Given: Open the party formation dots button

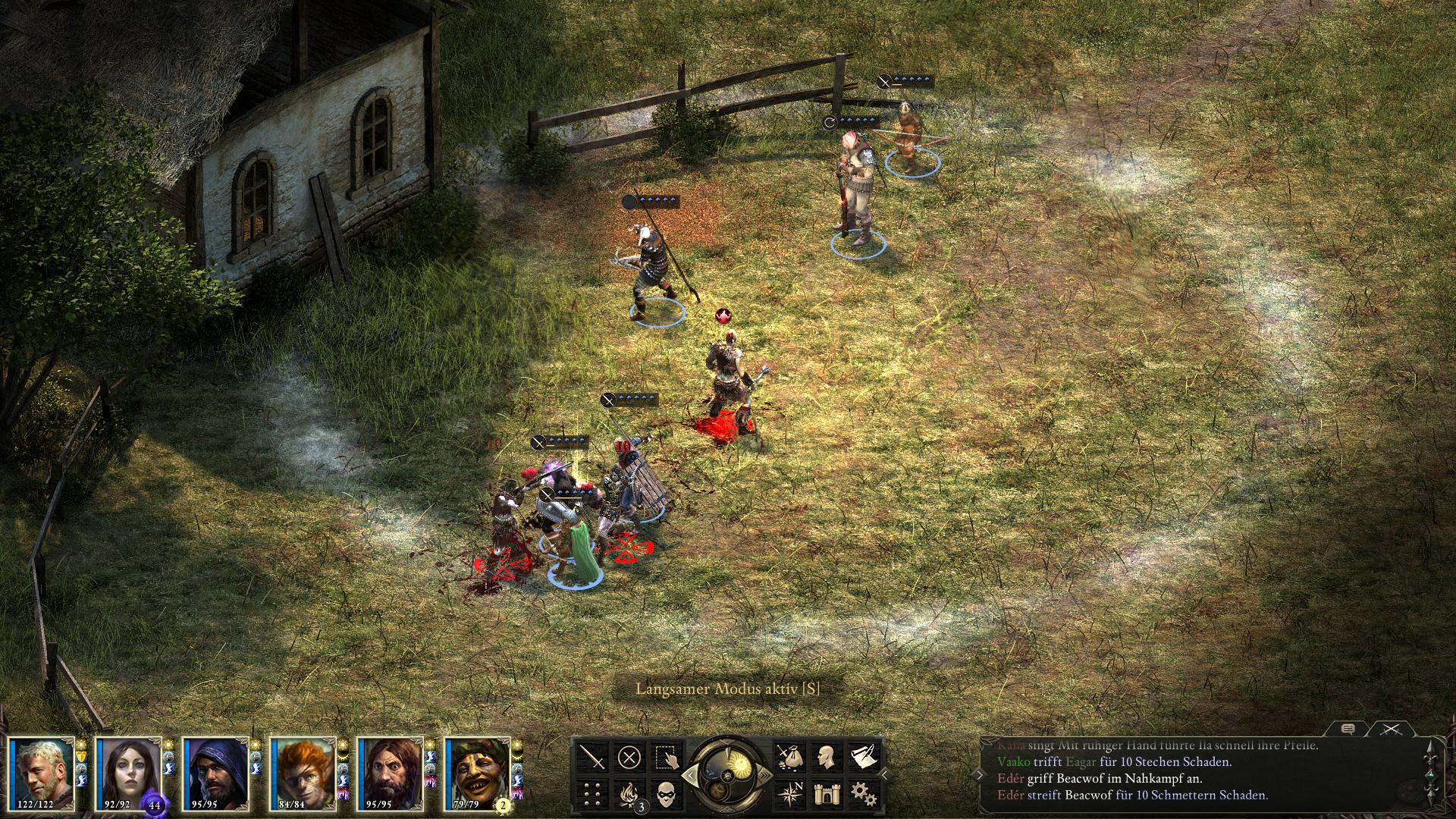Looking at the screenshot, I should 593,793.
